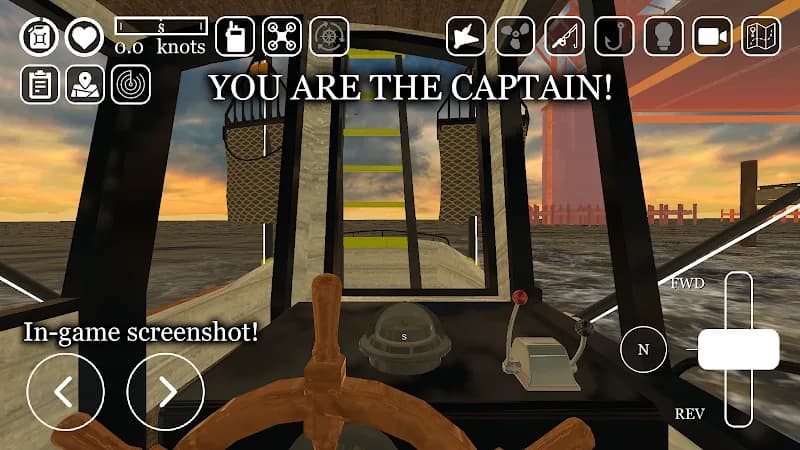
Task: Open the folded map icon
Action: pyautogui.click(x=761, y=37)
